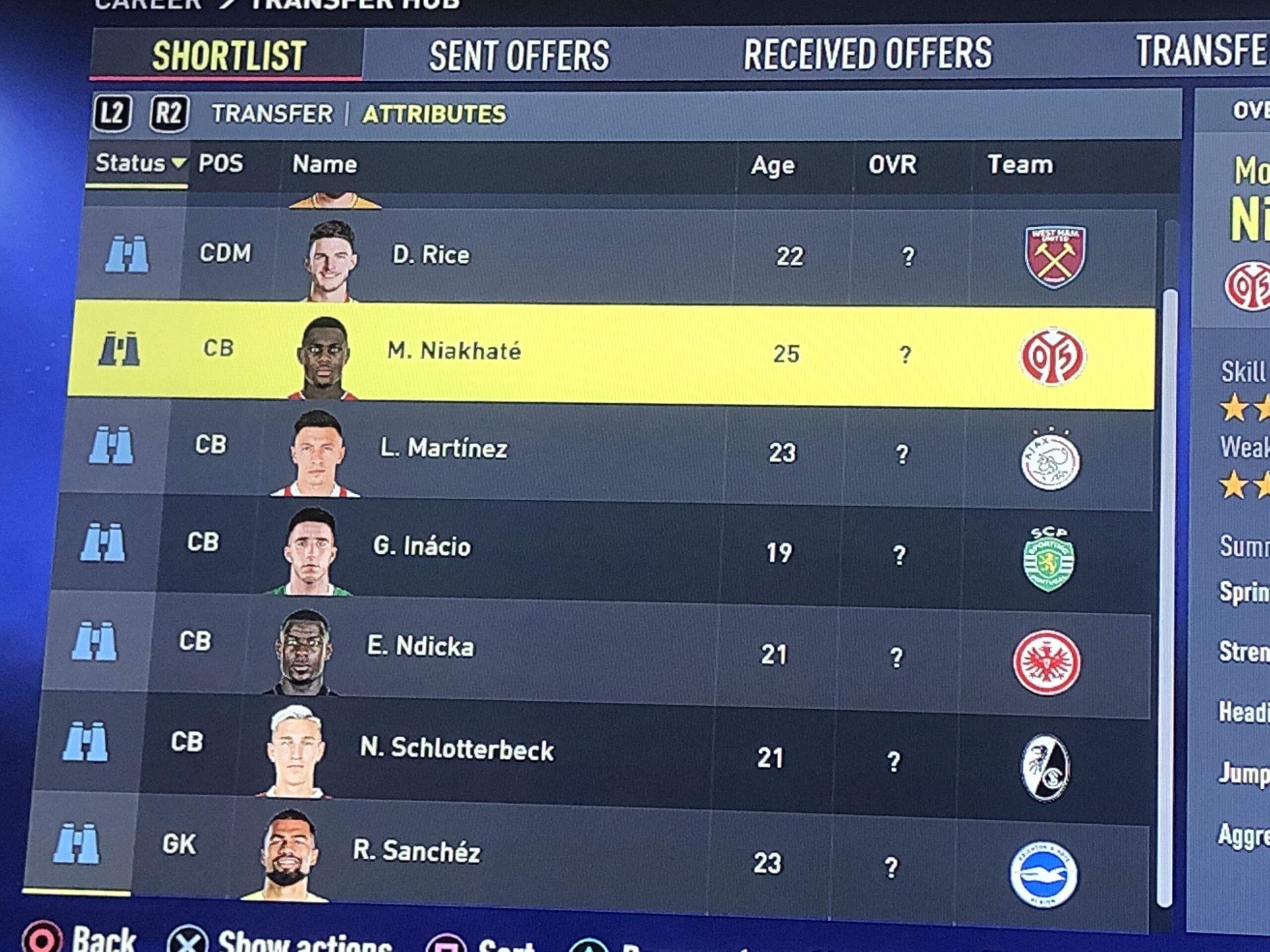Choose the M. Niakhaté player row
This screenshot has width=1270, height=952.
(x=453, y=351)
